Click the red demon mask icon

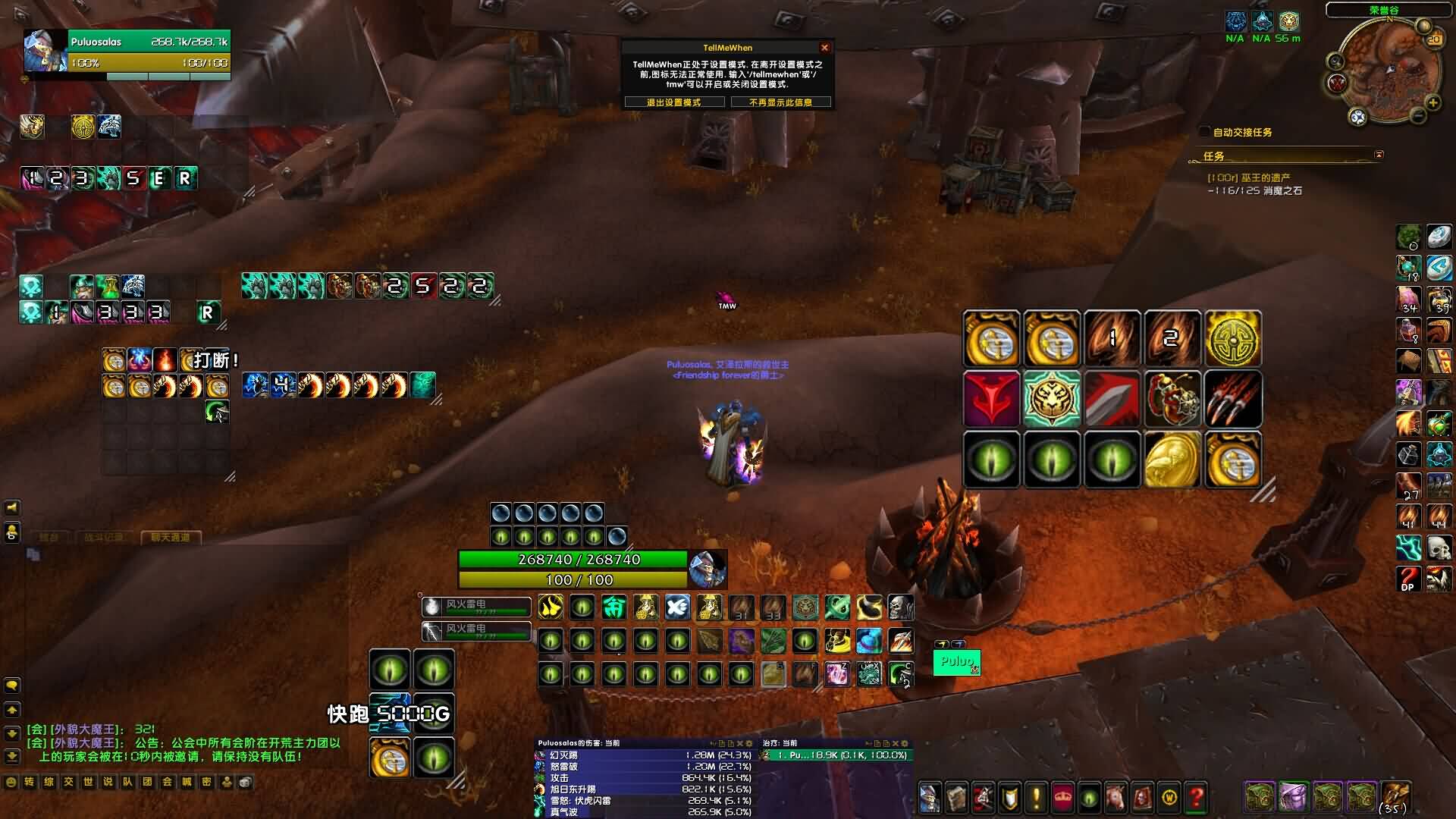[x=990, y=399]
